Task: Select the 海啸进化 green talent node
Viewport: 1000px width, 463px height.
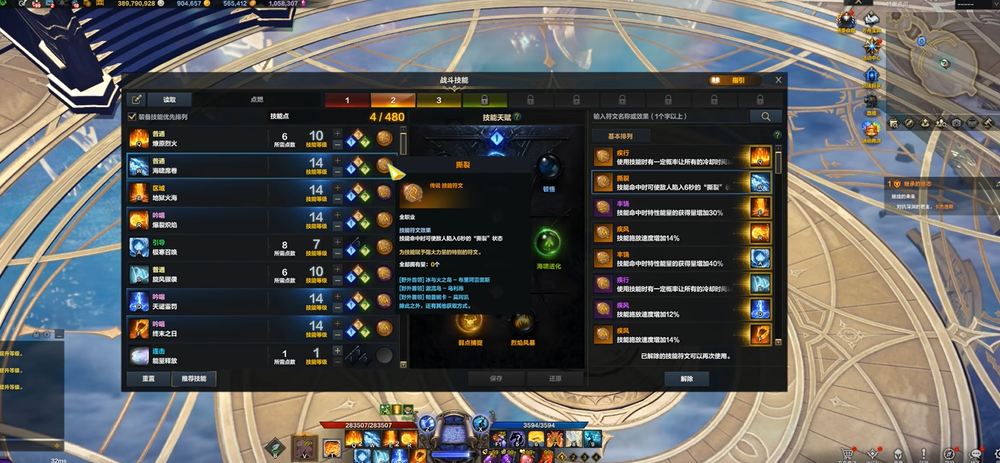Action: click(x=547, y=242)
